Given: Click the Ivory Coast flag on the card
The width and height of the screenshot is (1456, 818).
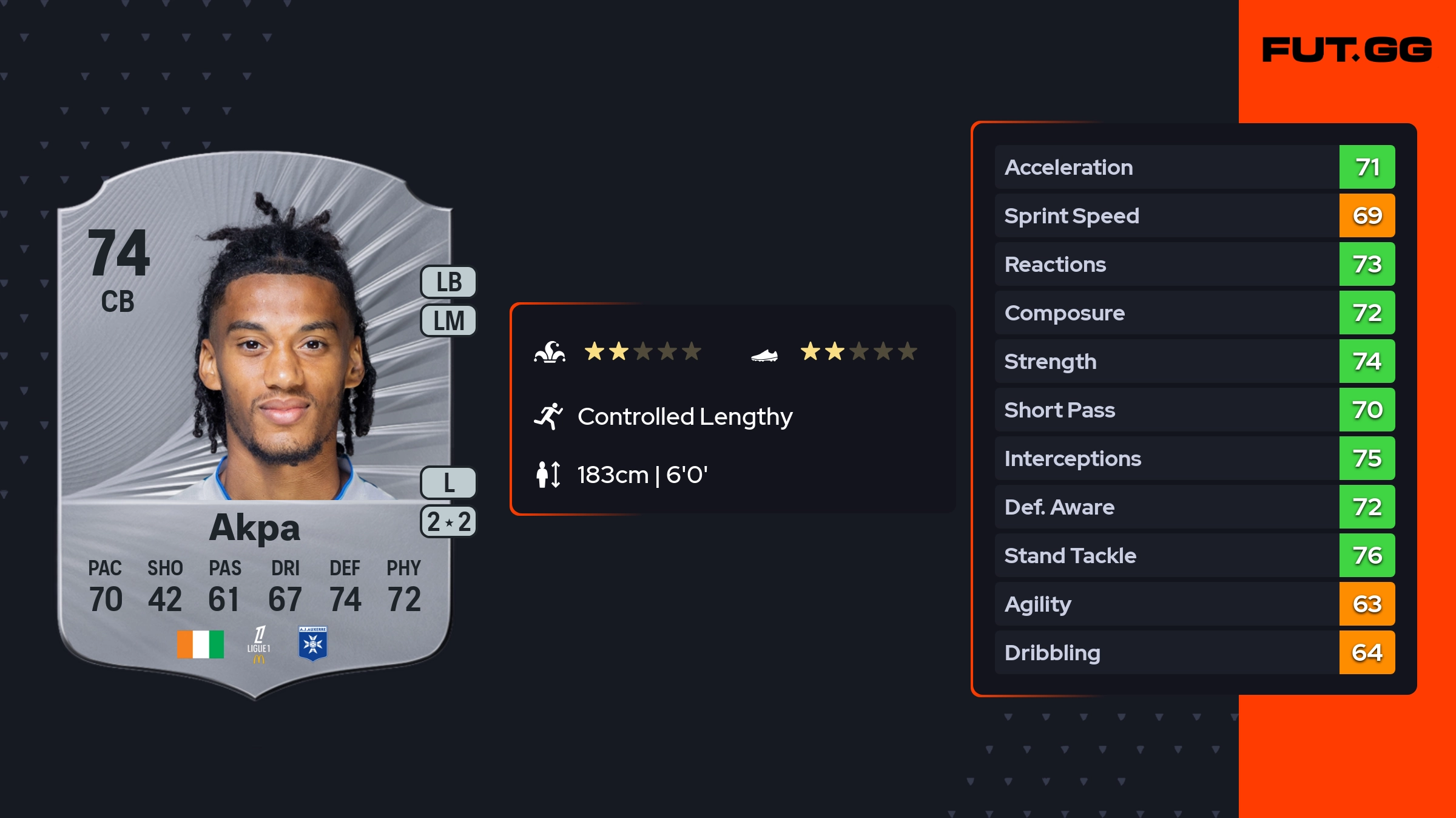Looking at the screenshot, I should (x=200, y=644).
